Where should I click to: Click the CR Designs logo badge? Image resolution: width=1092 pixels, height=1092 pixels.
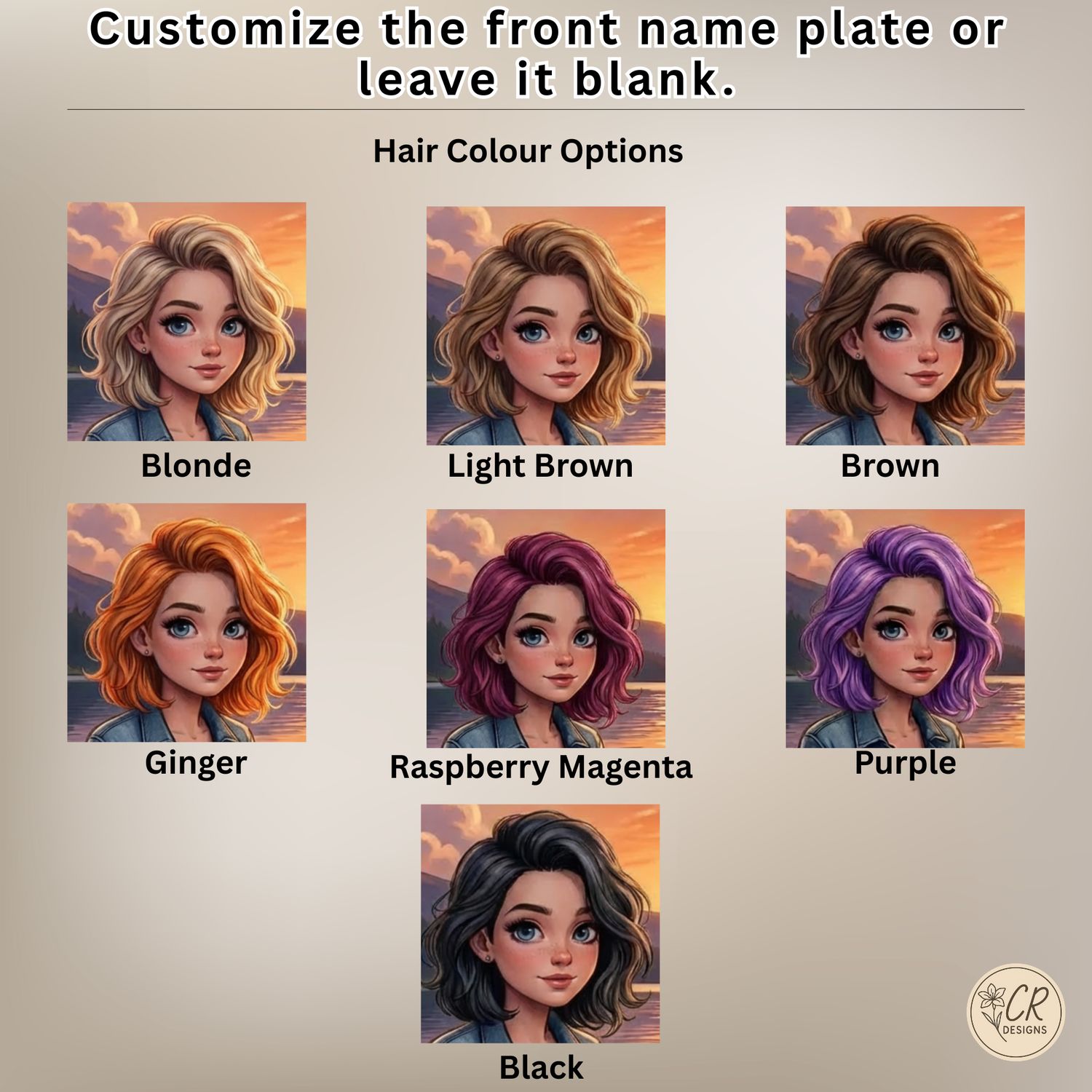point(1016,1012)
